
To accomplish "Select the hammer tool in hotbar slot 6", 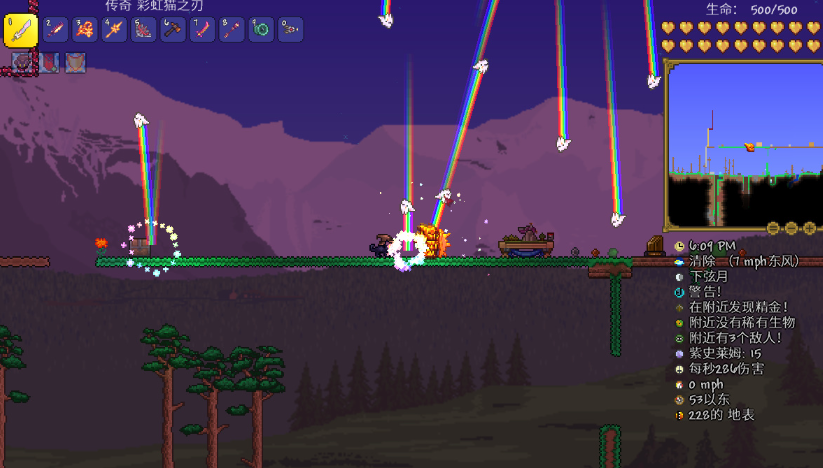I will [x=173, y=29].
